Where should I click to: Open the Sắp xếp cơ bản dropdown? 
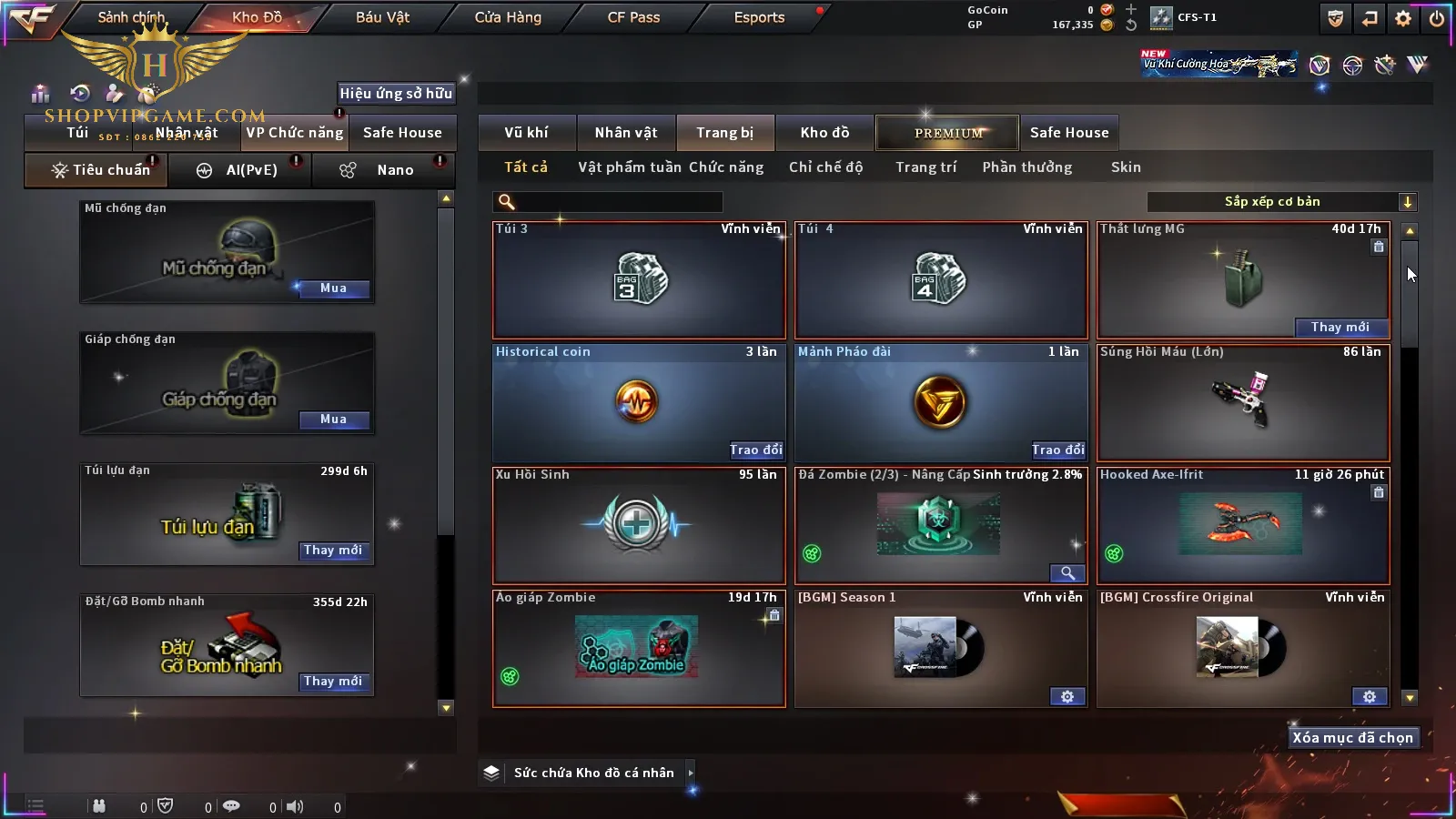1407,202
